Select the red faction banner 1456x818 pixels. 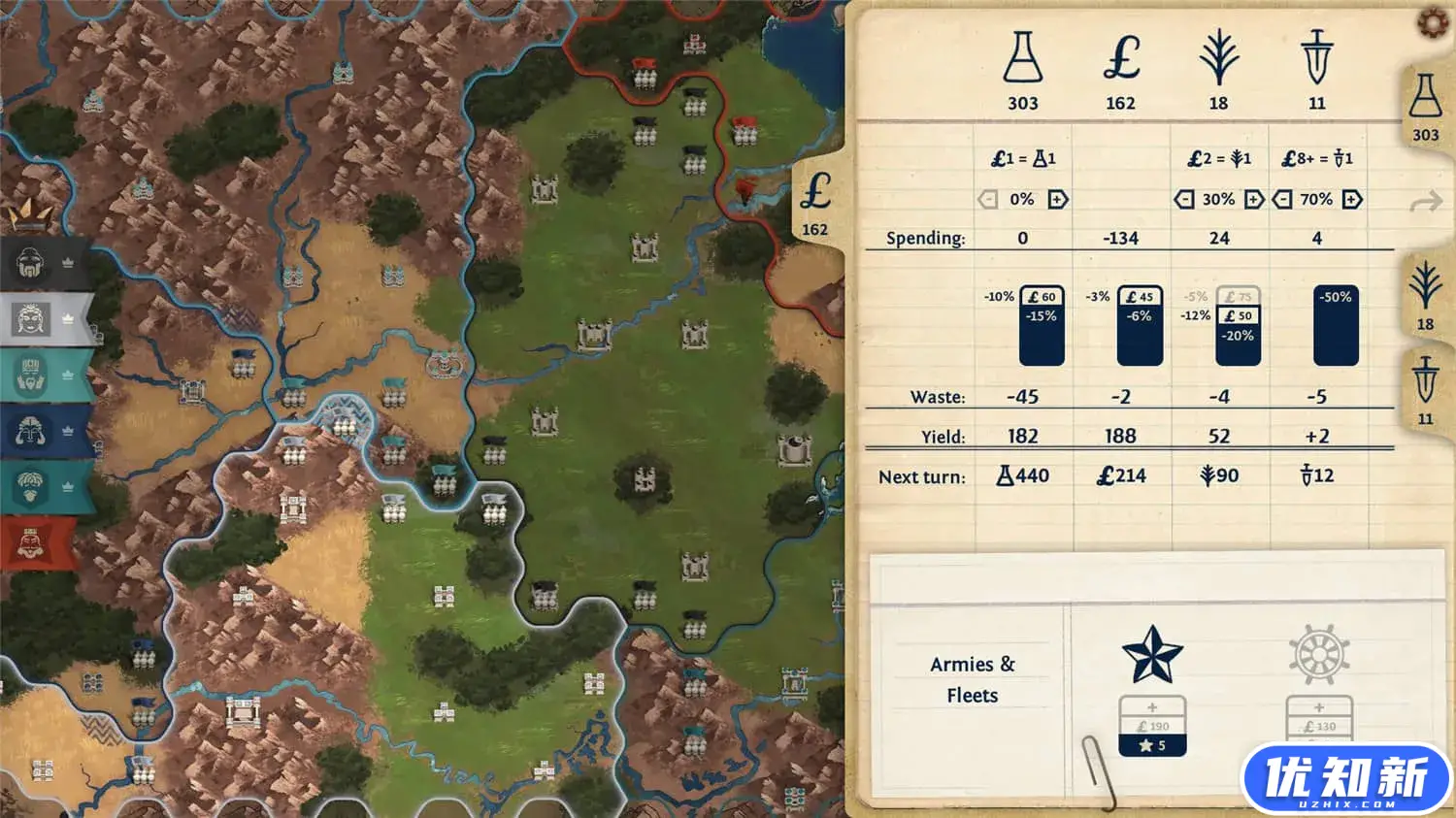tap(39, 543)
